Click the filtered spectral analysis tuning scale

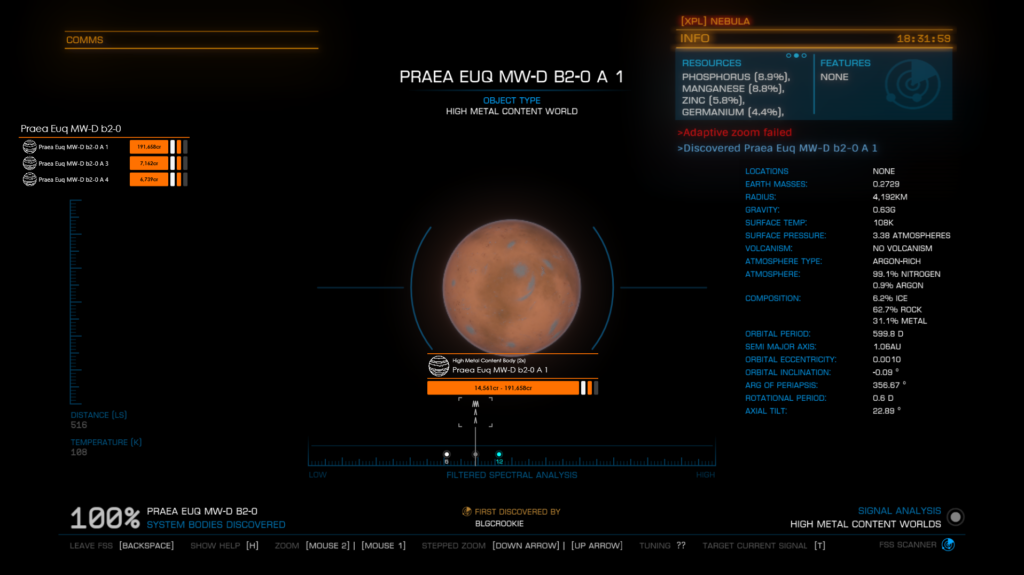(511, 459)
